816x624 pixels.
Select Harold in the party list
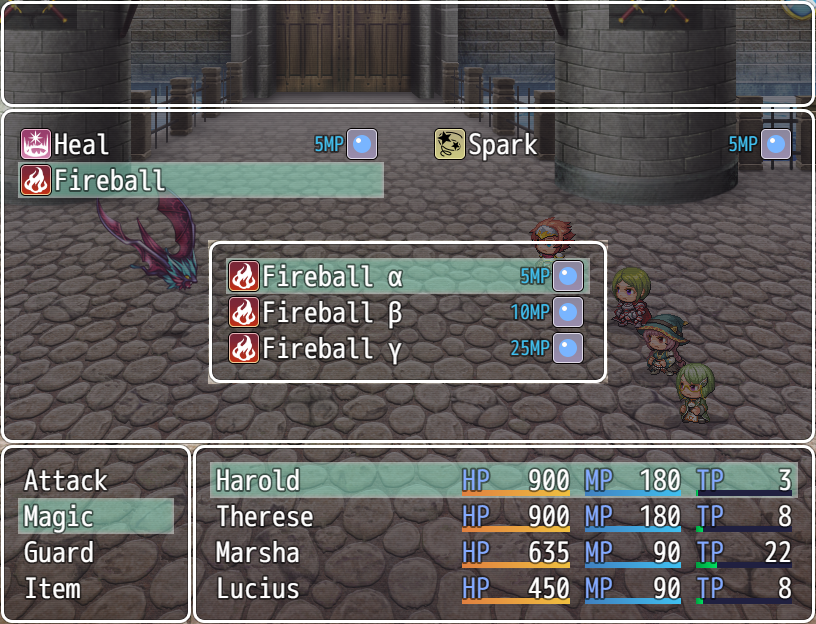tap(503, 481)
